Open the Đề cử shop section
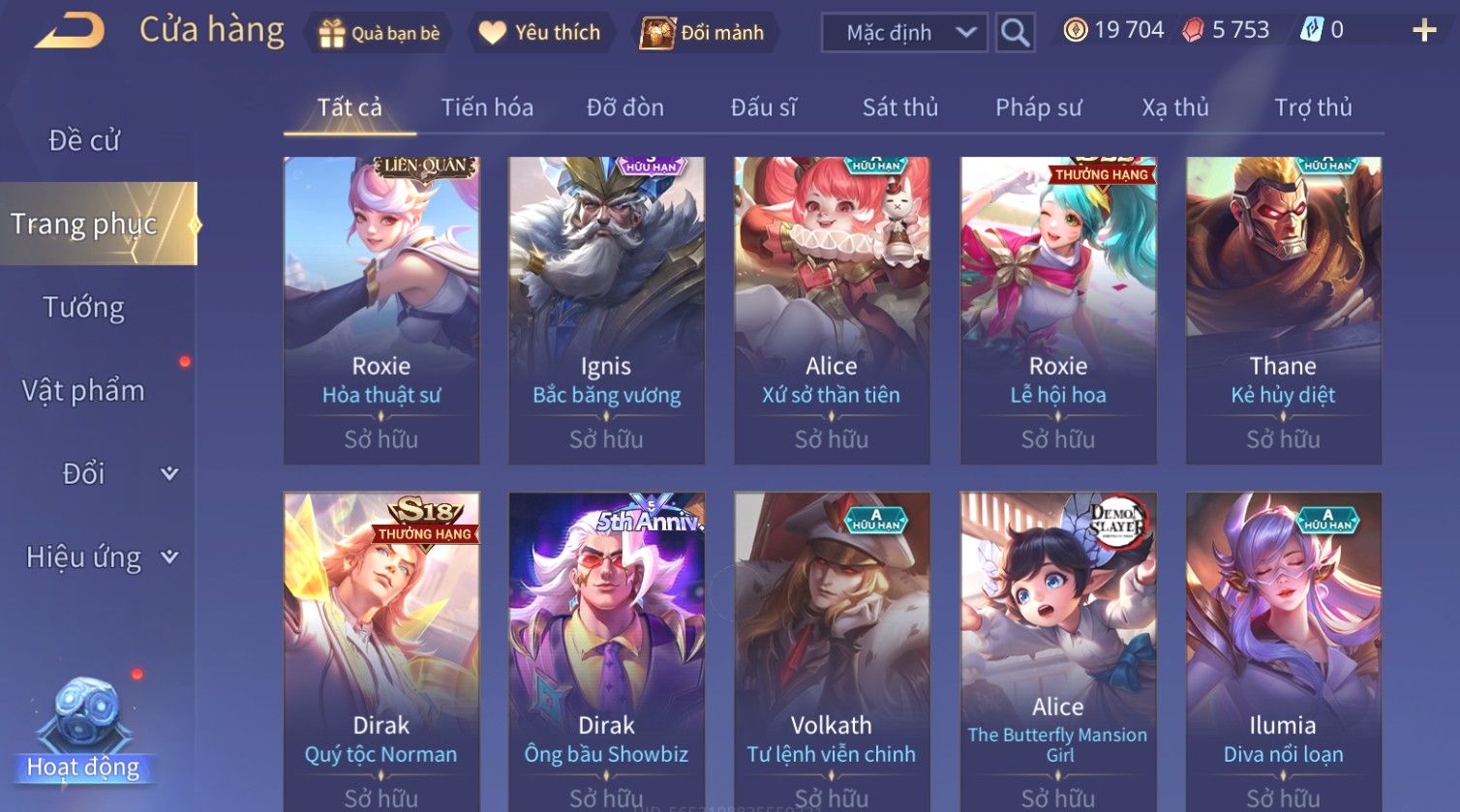 (x=84, y=140)
